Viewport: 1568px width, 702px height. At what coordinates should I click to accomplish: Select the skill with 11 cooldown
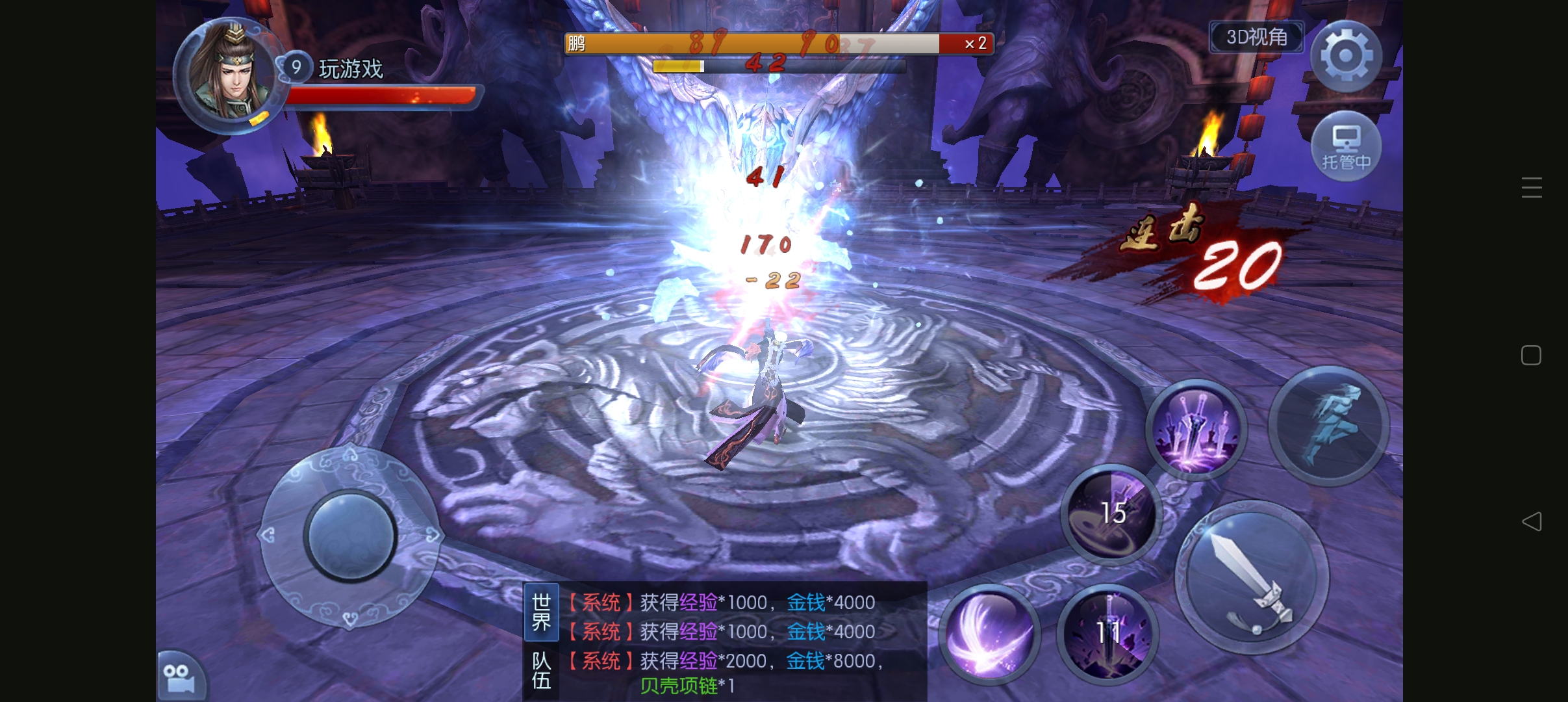click(1107, 632)
